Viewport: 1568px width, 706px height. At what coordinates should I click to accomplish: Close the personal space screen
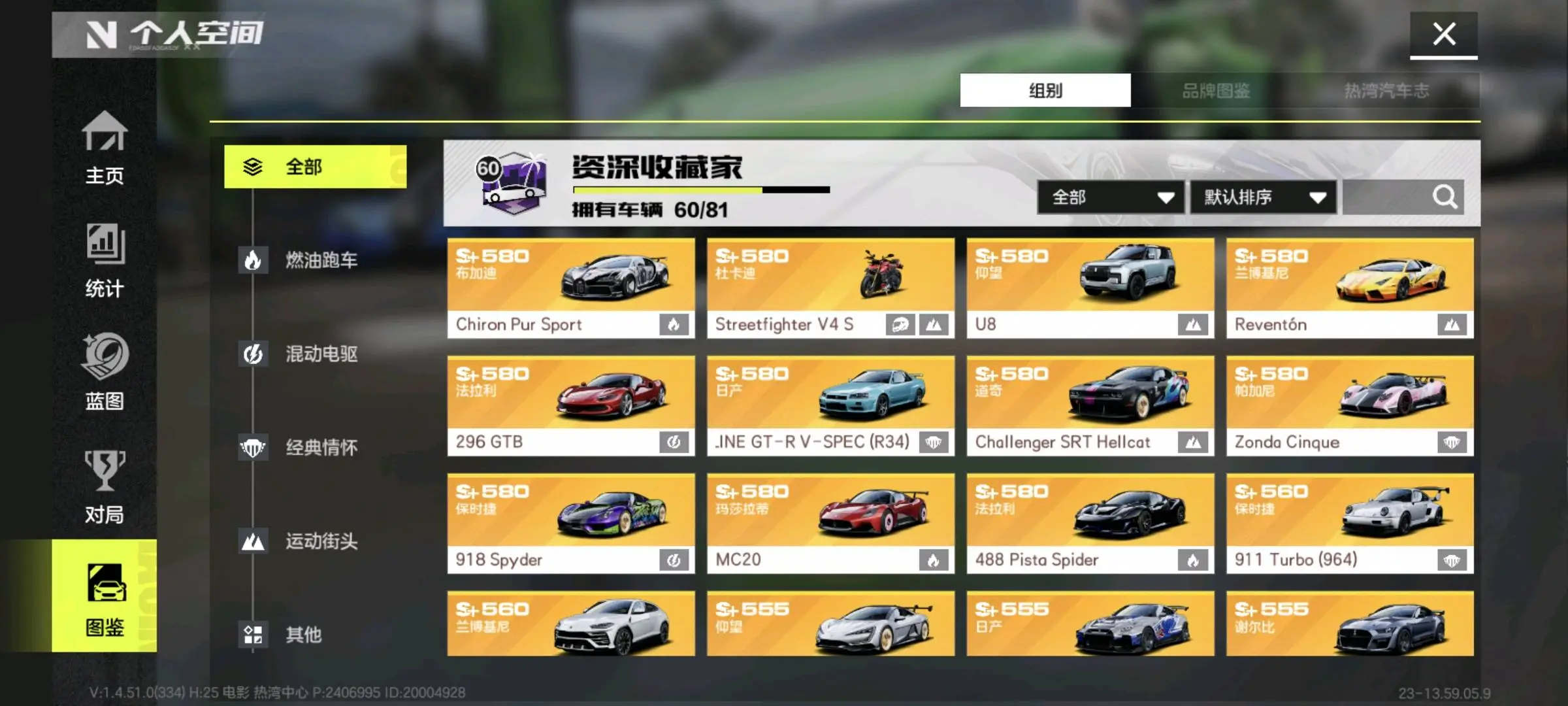point(1443,35)
